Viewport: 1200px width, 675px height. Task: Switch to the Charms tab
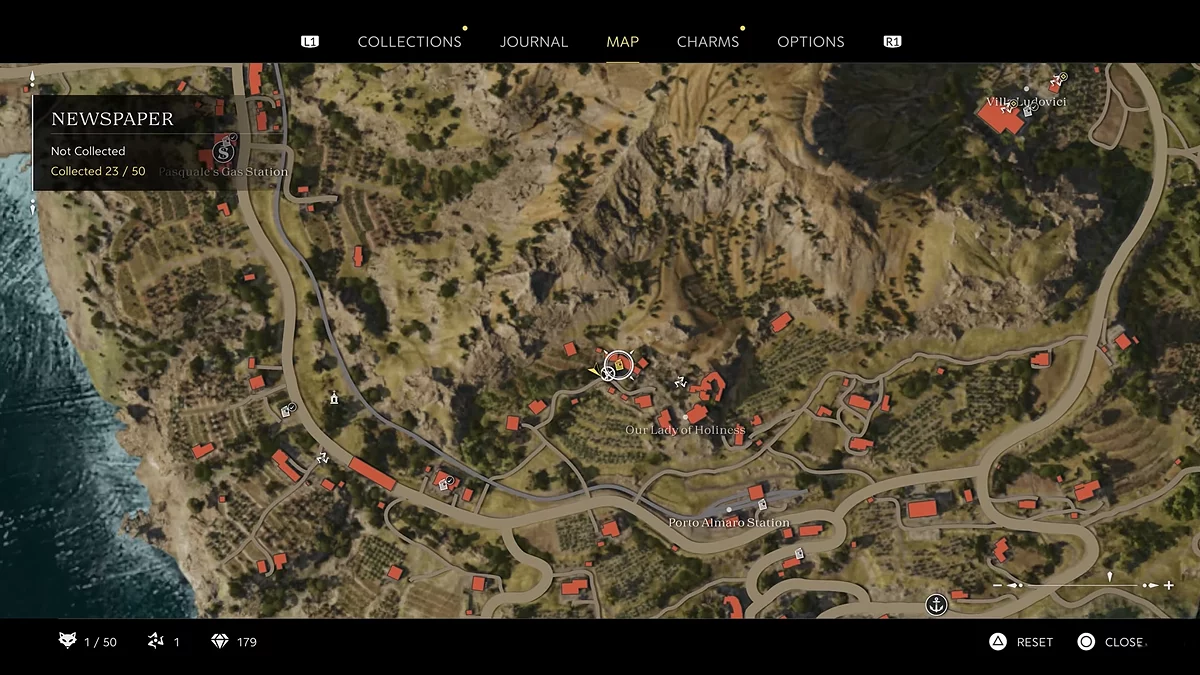[x=707, y=42]
